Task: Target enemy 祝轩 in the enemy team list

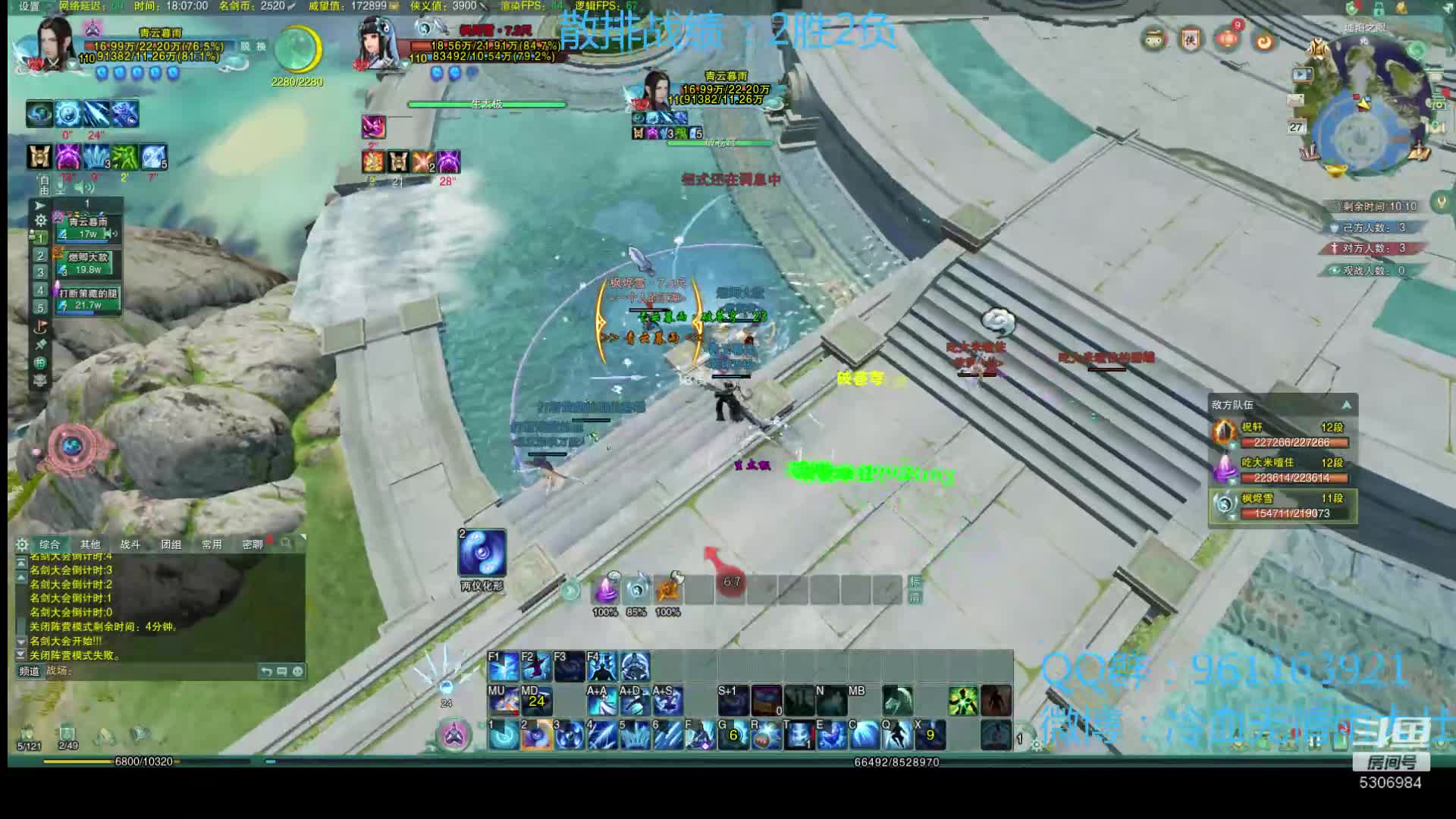Action: [x=1282, y=435]
